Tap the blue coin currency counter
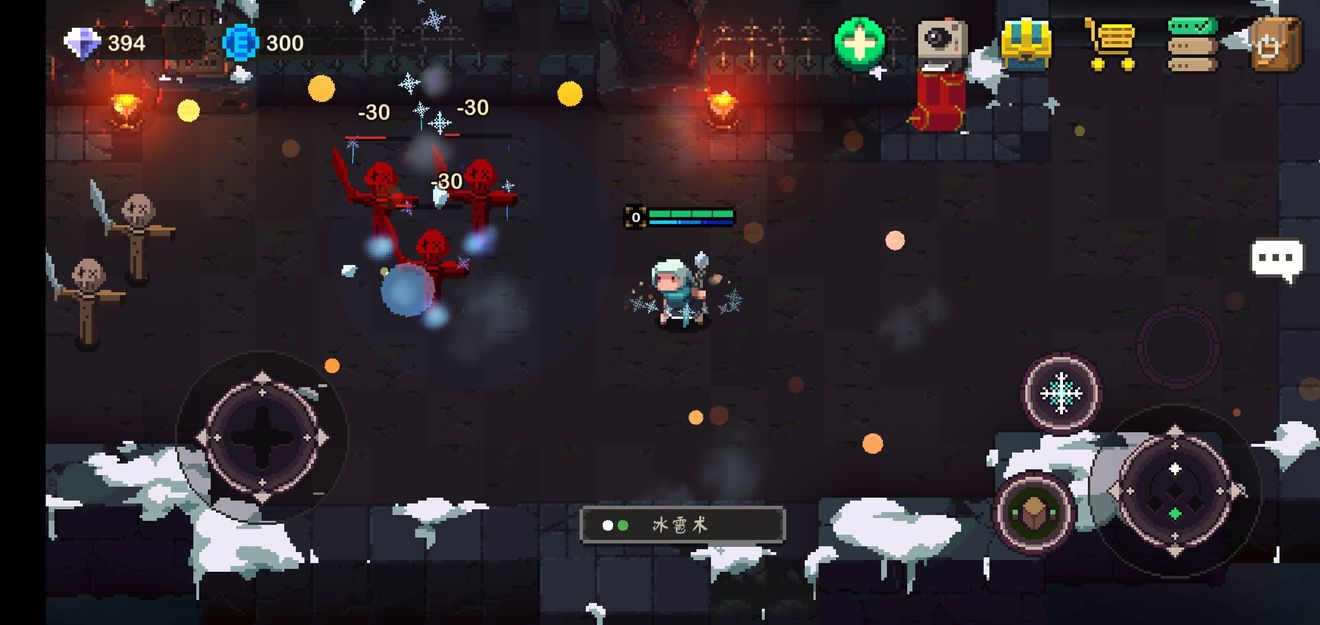Screen dimensions: 1320x625 pyautogui.click(x=264, y=43)
